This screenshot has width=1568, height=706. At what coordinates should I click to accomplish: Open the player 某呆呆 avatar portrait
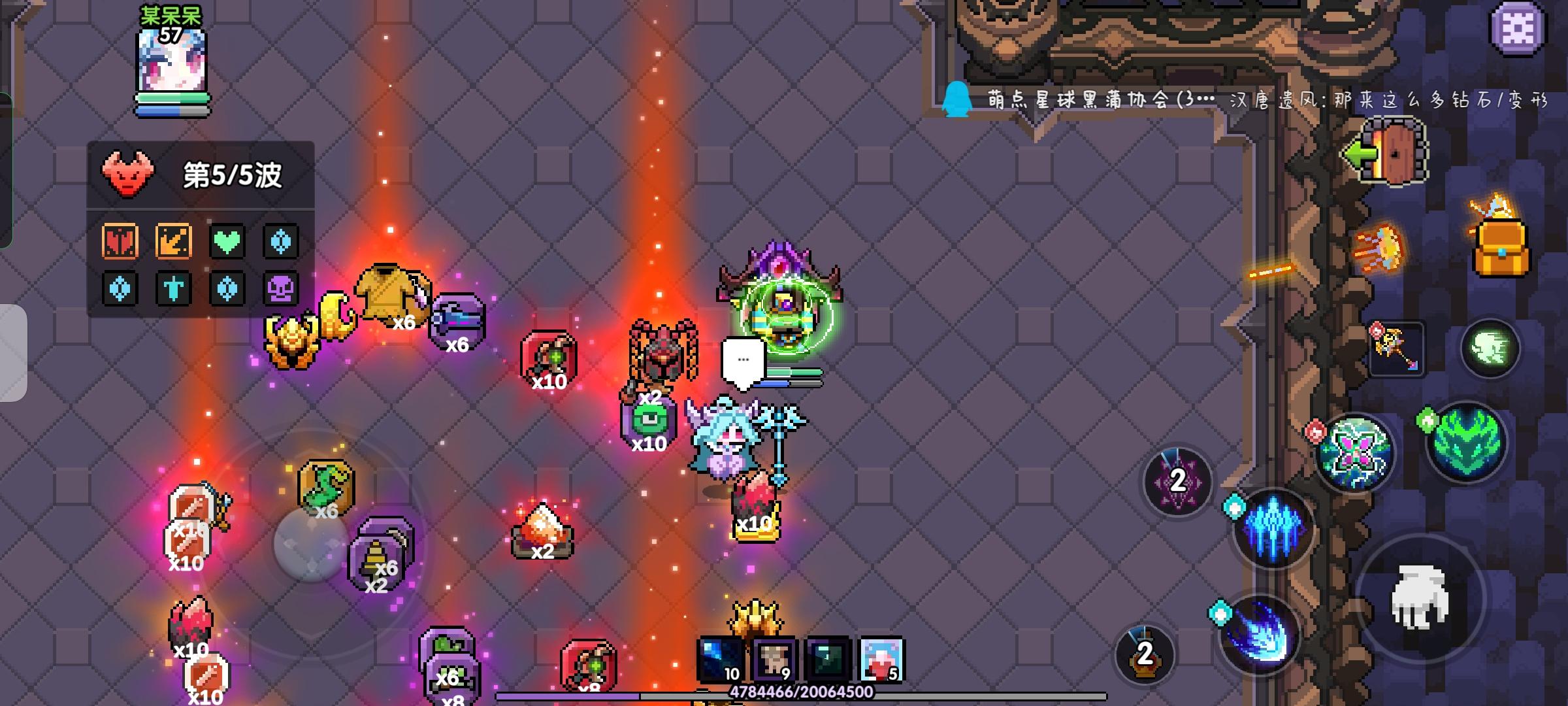[172, 62]
